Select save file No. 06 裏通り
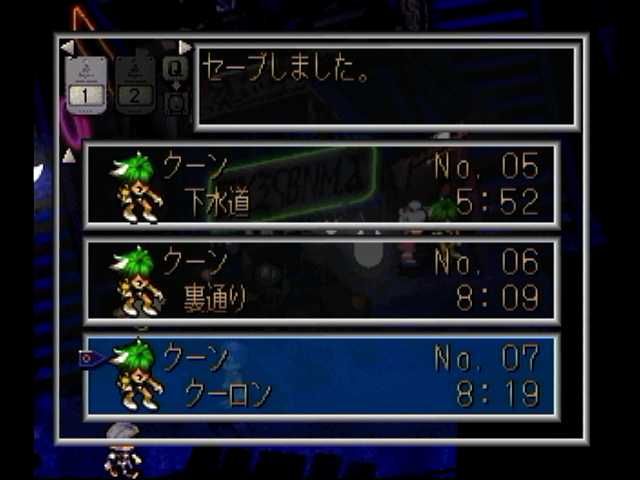This screenshot has width=640, height=480. (322, 281)
